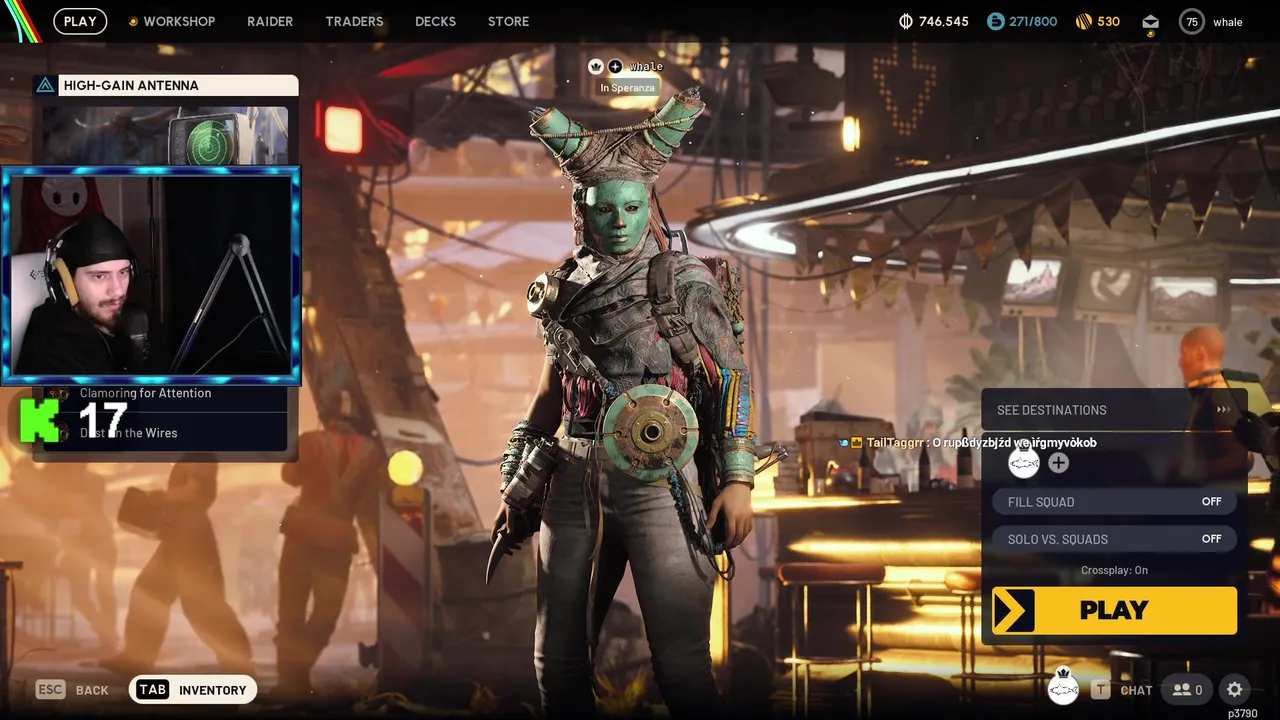Screen dimensions: 1280x720
Task: Open the Inventory screen
Action: 194,689
